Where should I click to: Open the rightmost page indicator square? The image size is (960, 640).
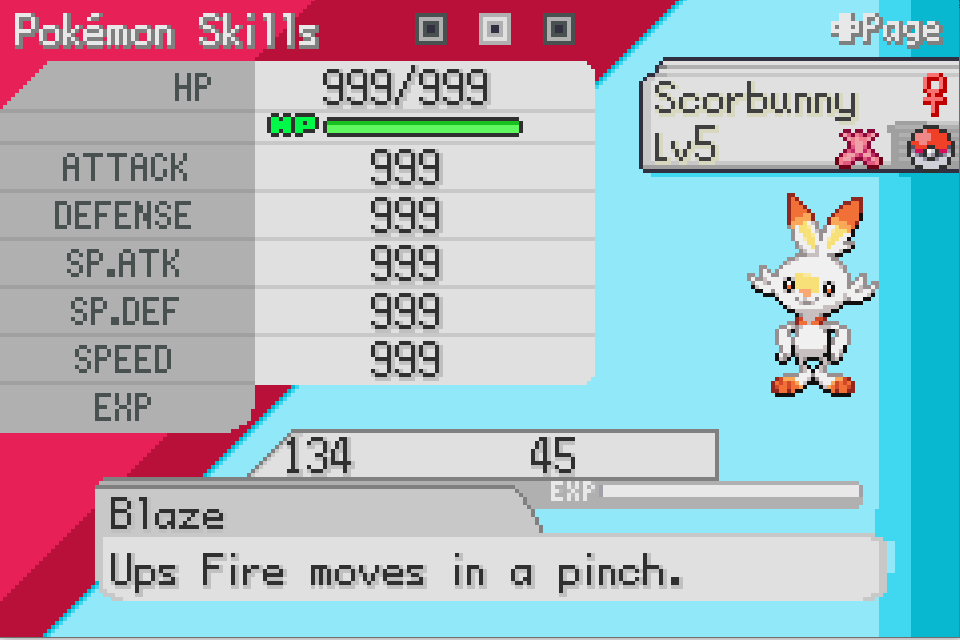559,30
